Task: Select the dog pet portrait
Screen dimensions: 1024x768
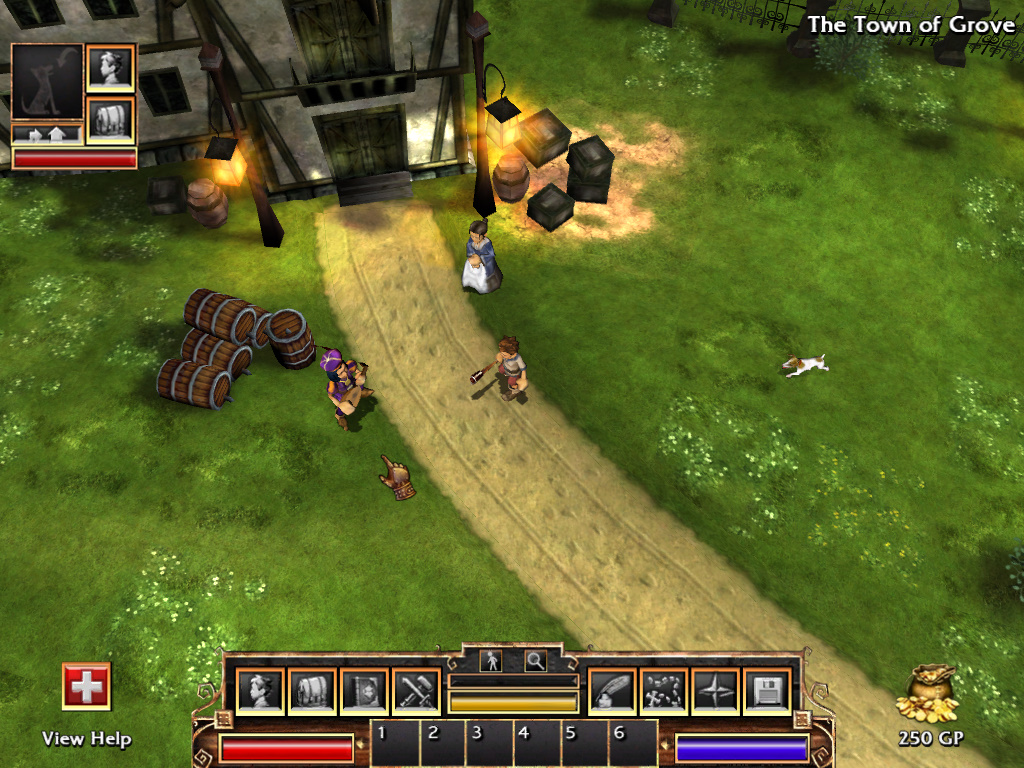Action: click(47, 81)
